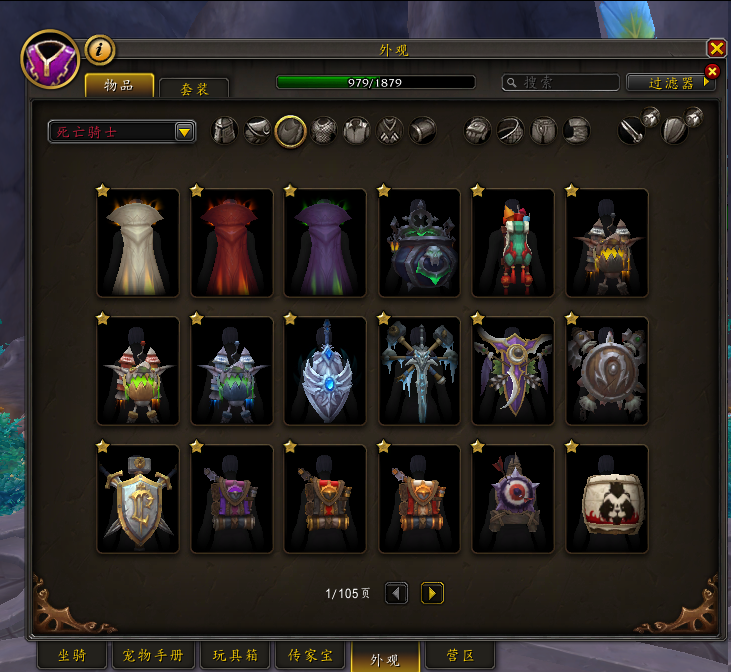Select the 物品 items tab
Image resolution: width=731 pixels, height=672 pixels.
(x=119, y=86)
